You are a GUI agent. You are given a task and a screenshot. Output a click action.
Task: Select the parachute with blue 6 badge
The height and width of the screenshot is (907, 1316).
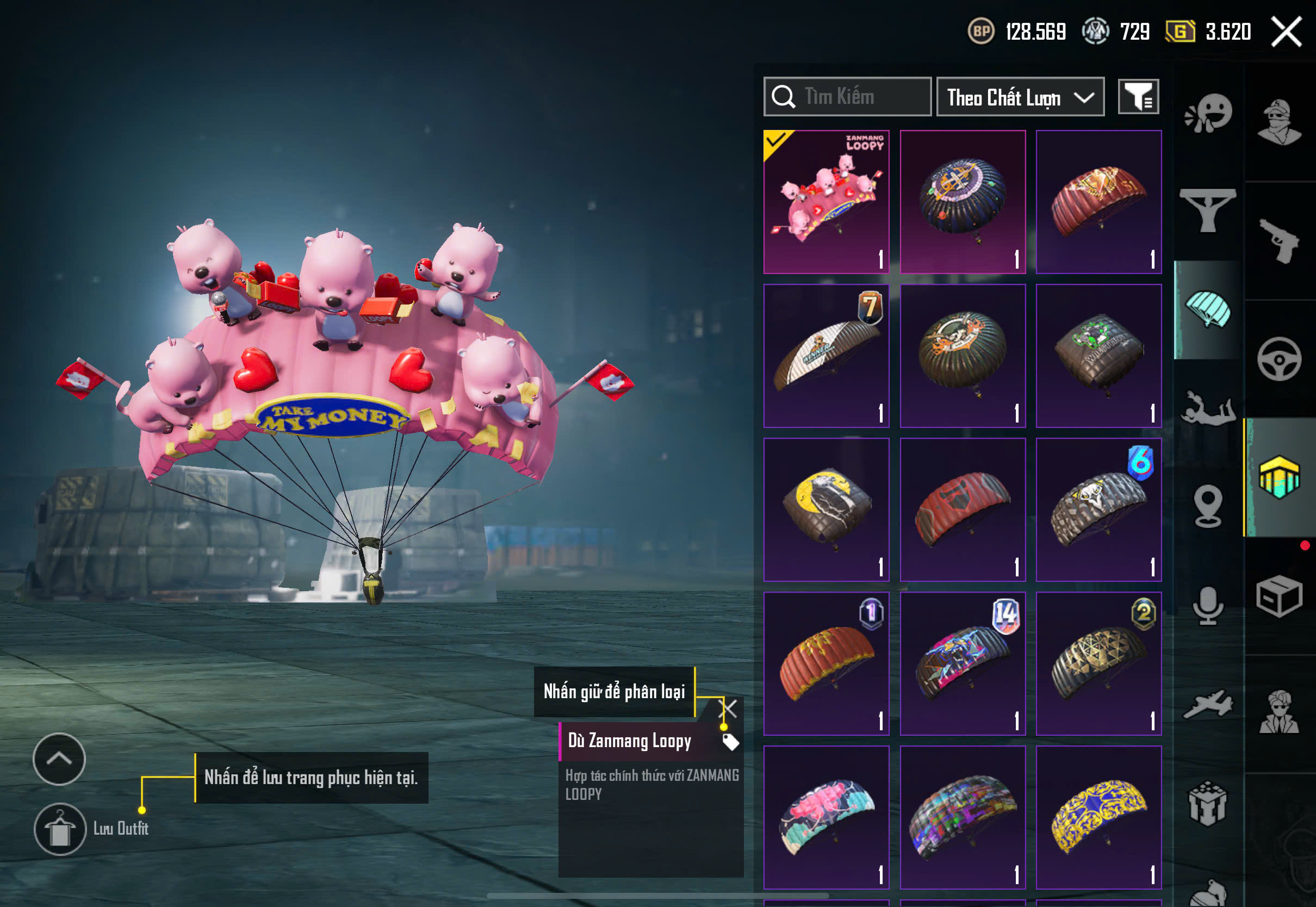click(x=1098, y=509)
